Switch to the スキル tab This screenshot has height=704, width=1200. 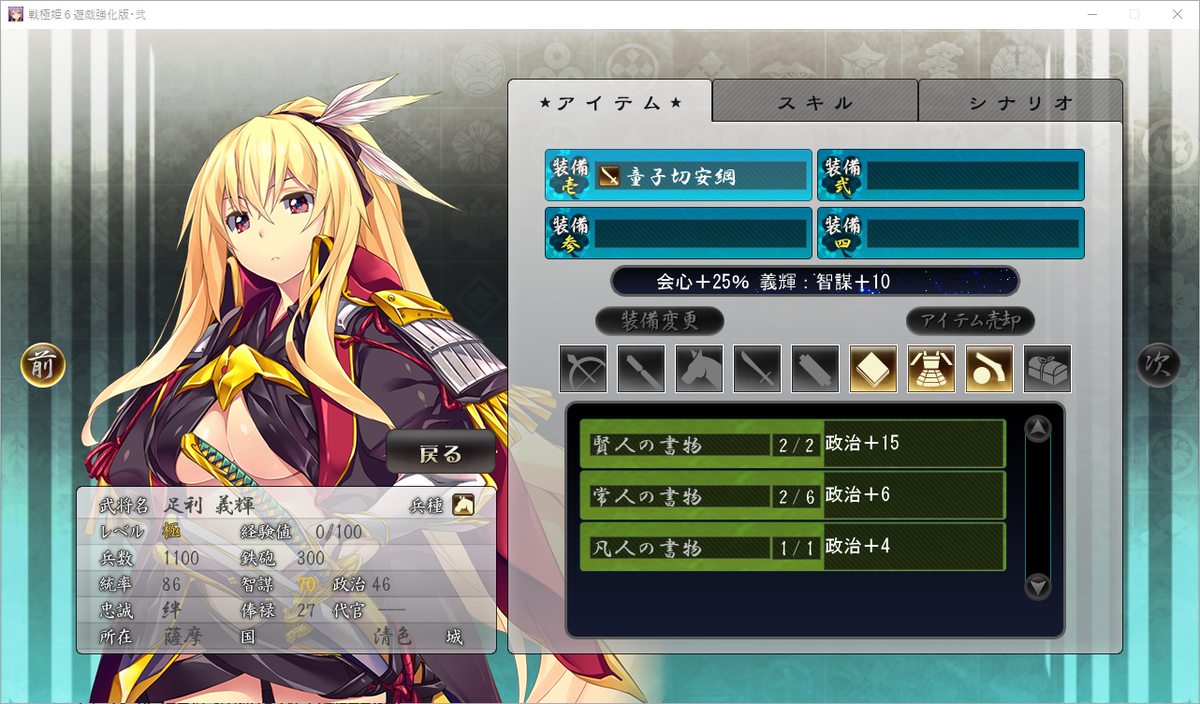coord(815,102)
